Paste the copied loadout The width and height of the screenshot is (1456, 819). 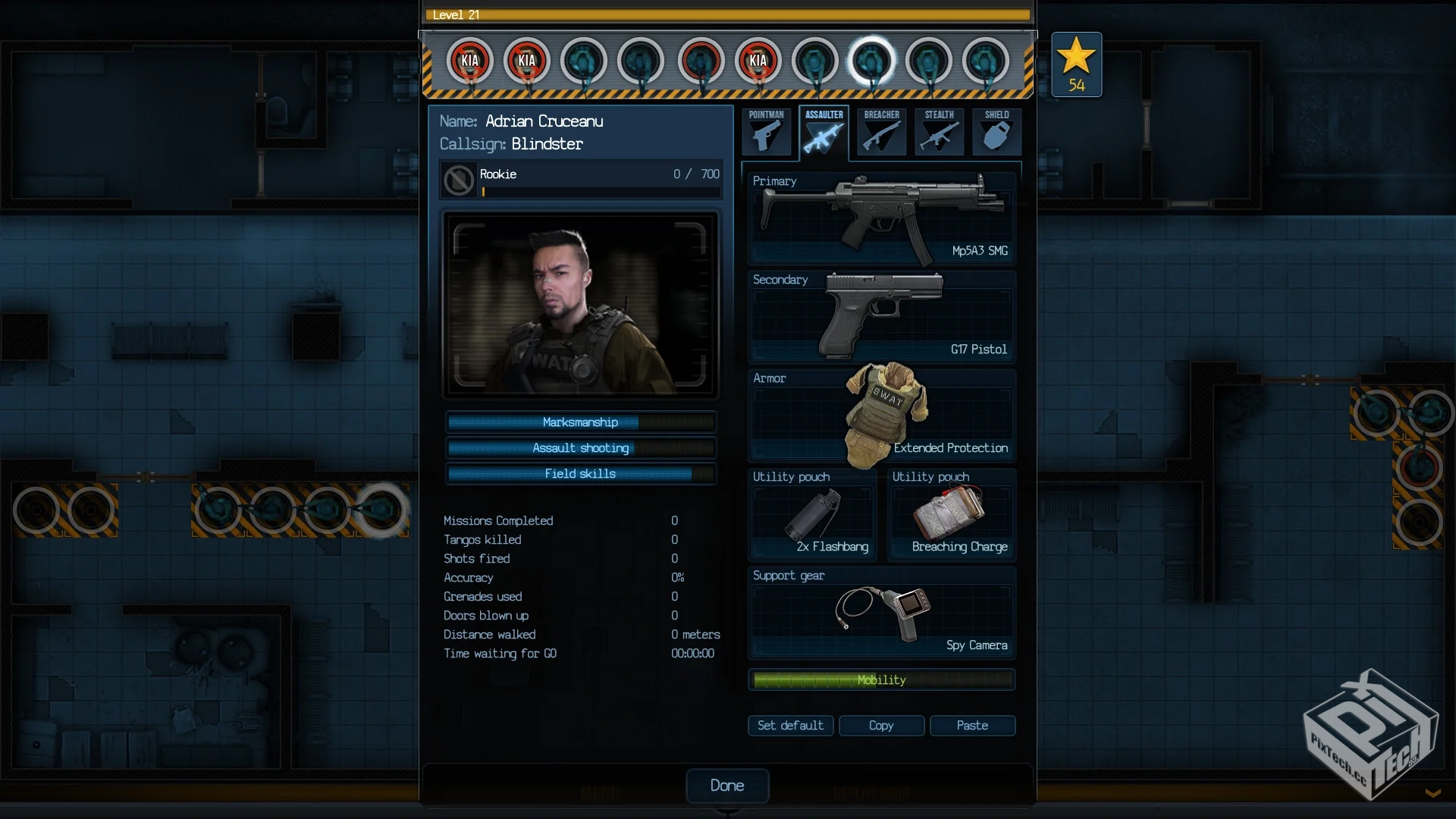point(972,726)
